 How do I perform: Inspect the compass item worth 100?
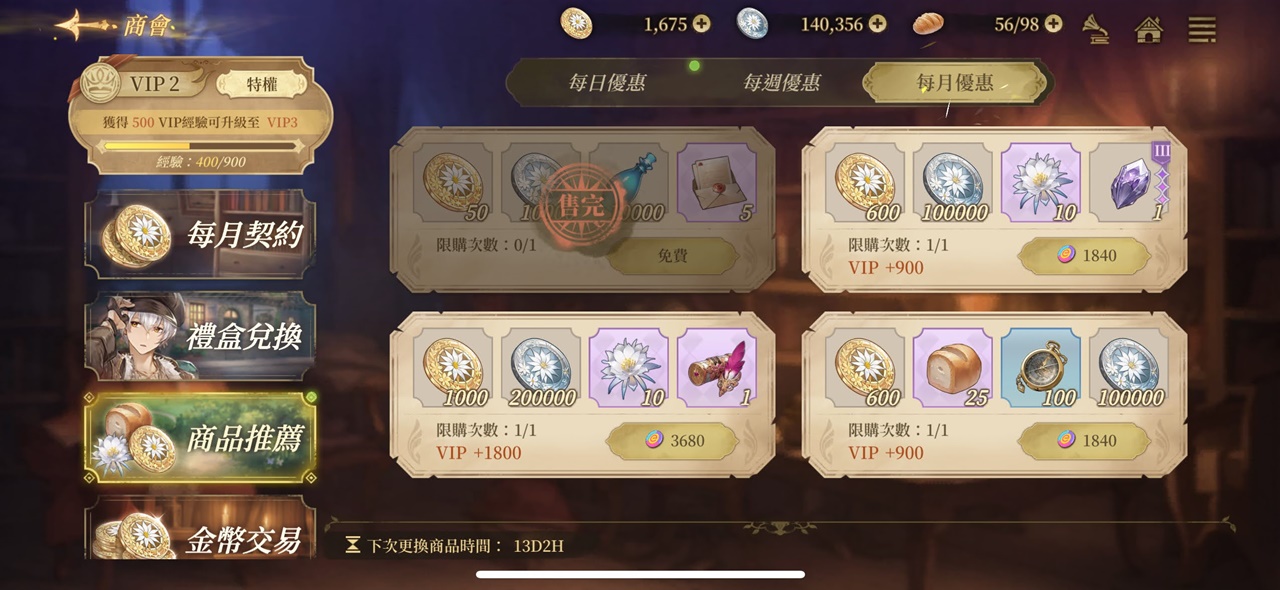coord(1040,367)
